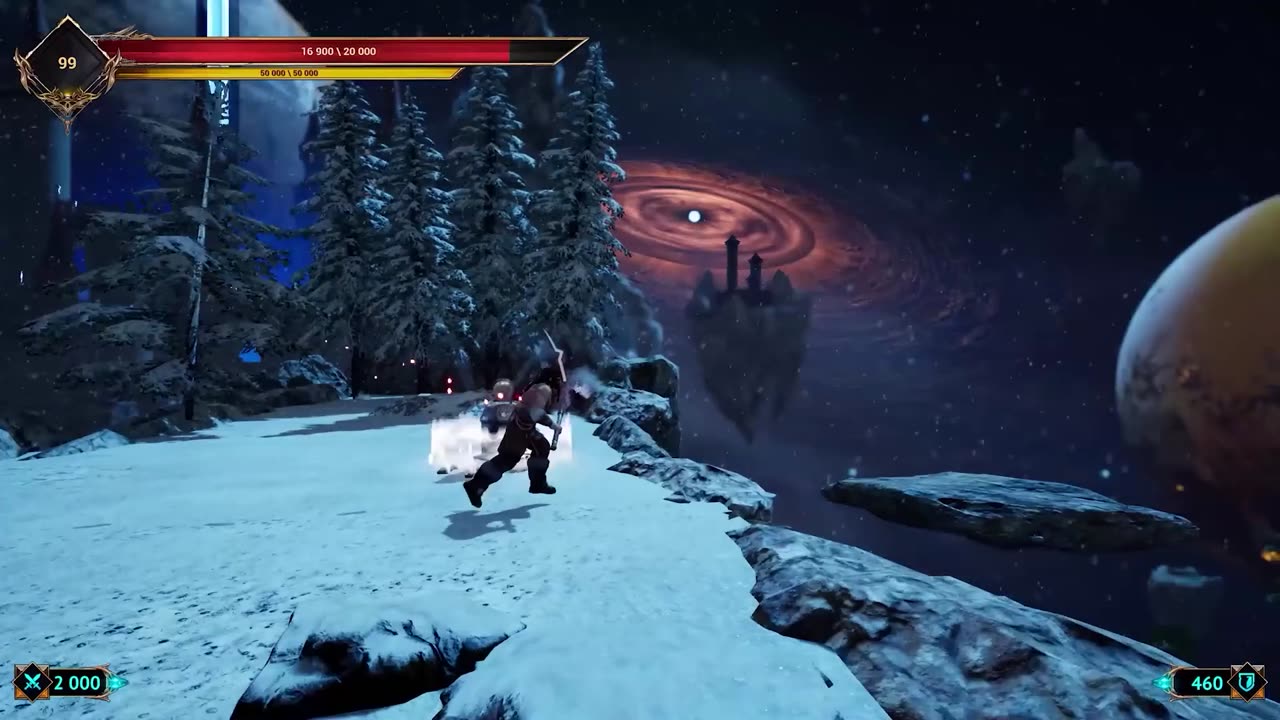Viewport: 1280px width, 720px height.
Task: Click the shield defense icon
Action: [x=1246, y=683]
